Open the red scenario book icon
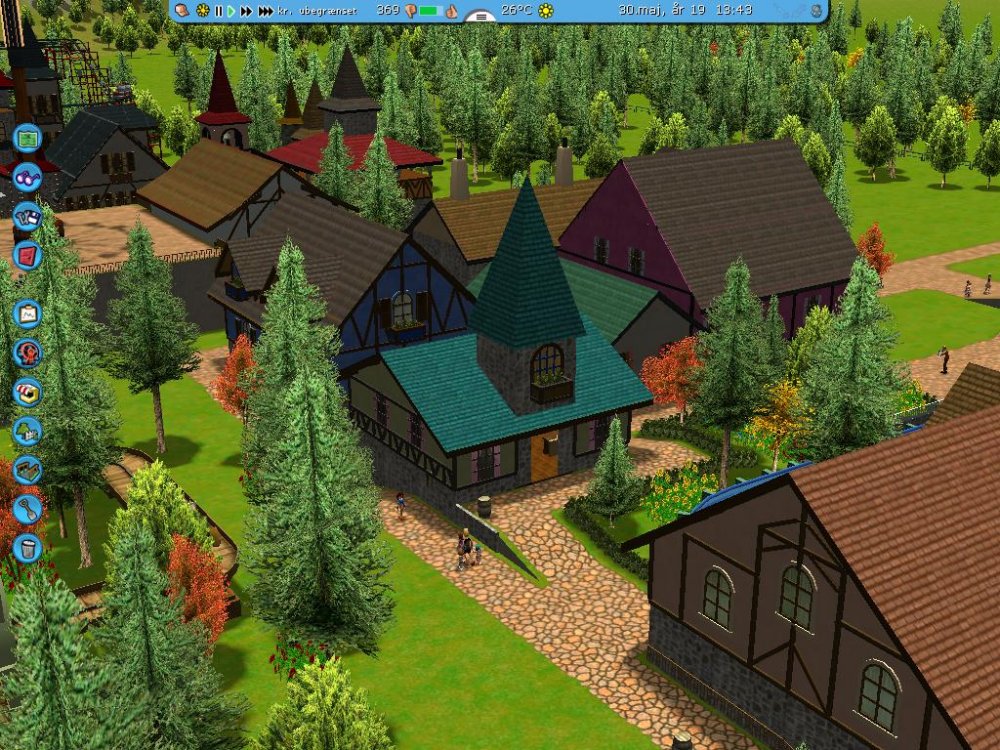 coord(27,254)
